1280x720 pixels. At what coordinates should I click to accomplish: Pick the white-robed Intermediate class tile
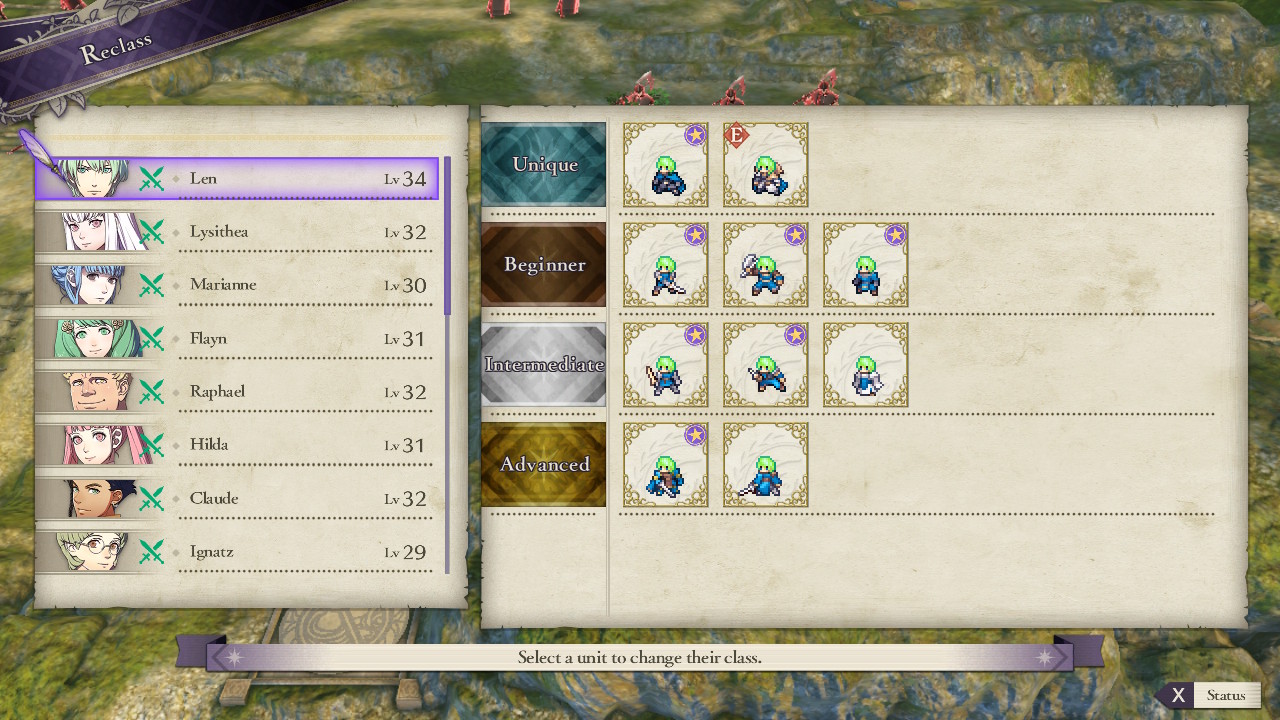click(x=866, y=365)
